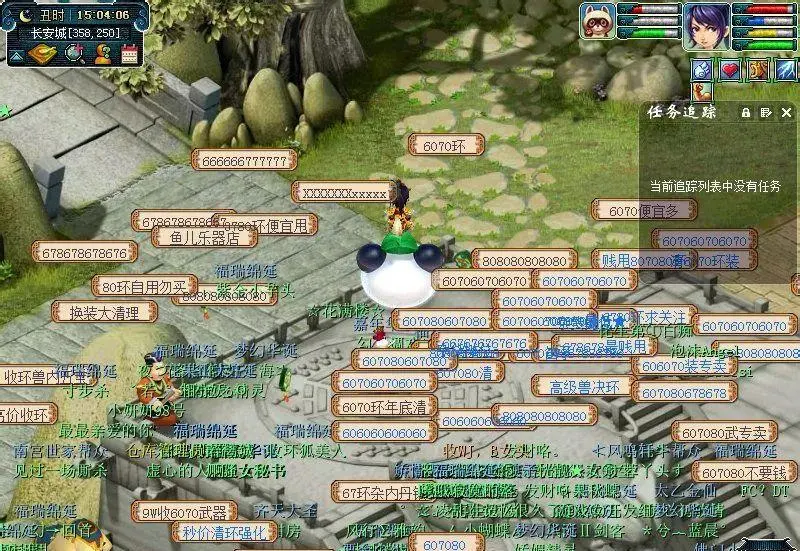Click the fist buff icon
This screenshot has width=800, height=551.
(702, 69)
